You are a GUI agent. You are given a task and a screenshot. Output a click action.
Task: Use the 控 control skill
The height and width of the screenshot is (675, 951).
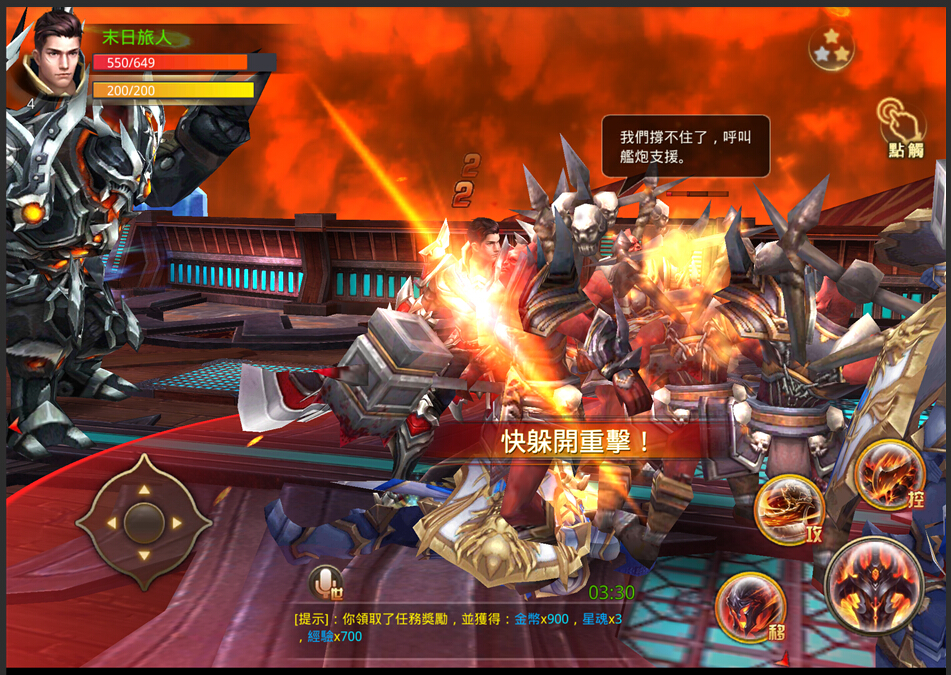(x=888, y=474)
